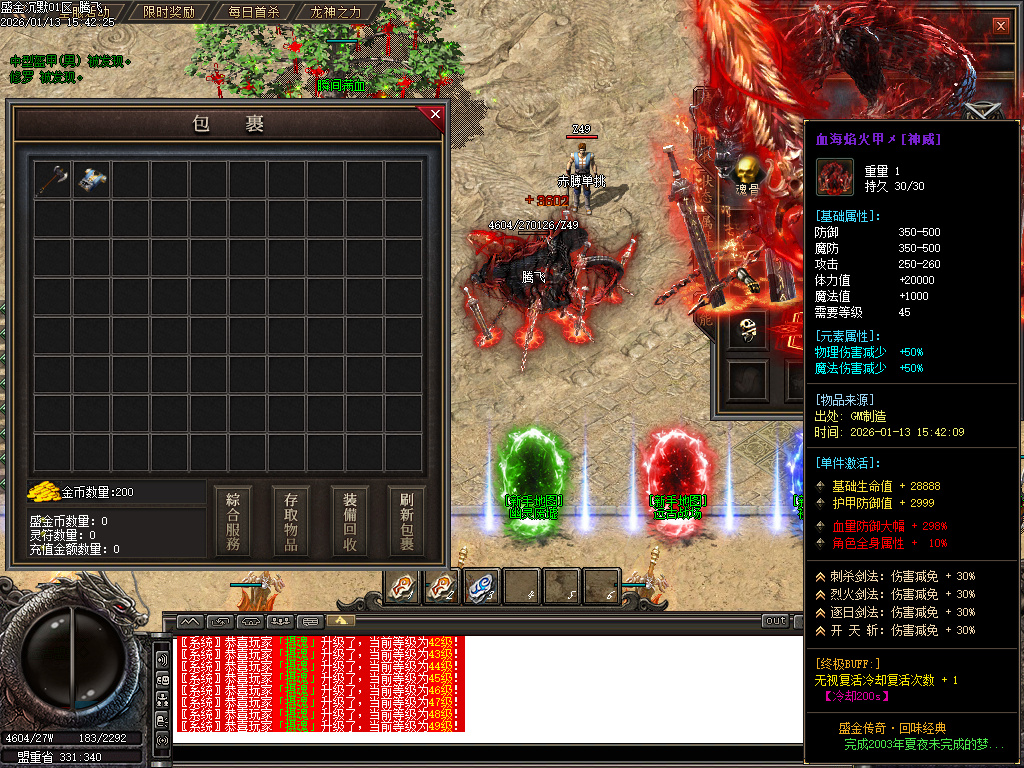Close the 包裹 inventory window
The height and width of the screenshot is (768, 1024).
(x=435, y=115)
